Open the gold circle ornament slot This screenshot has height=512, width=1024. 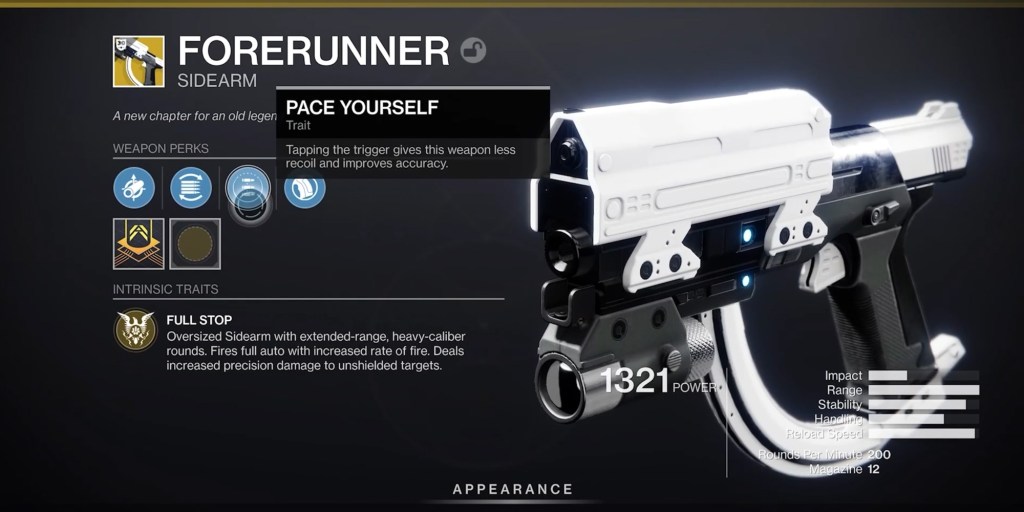point(195,244)
